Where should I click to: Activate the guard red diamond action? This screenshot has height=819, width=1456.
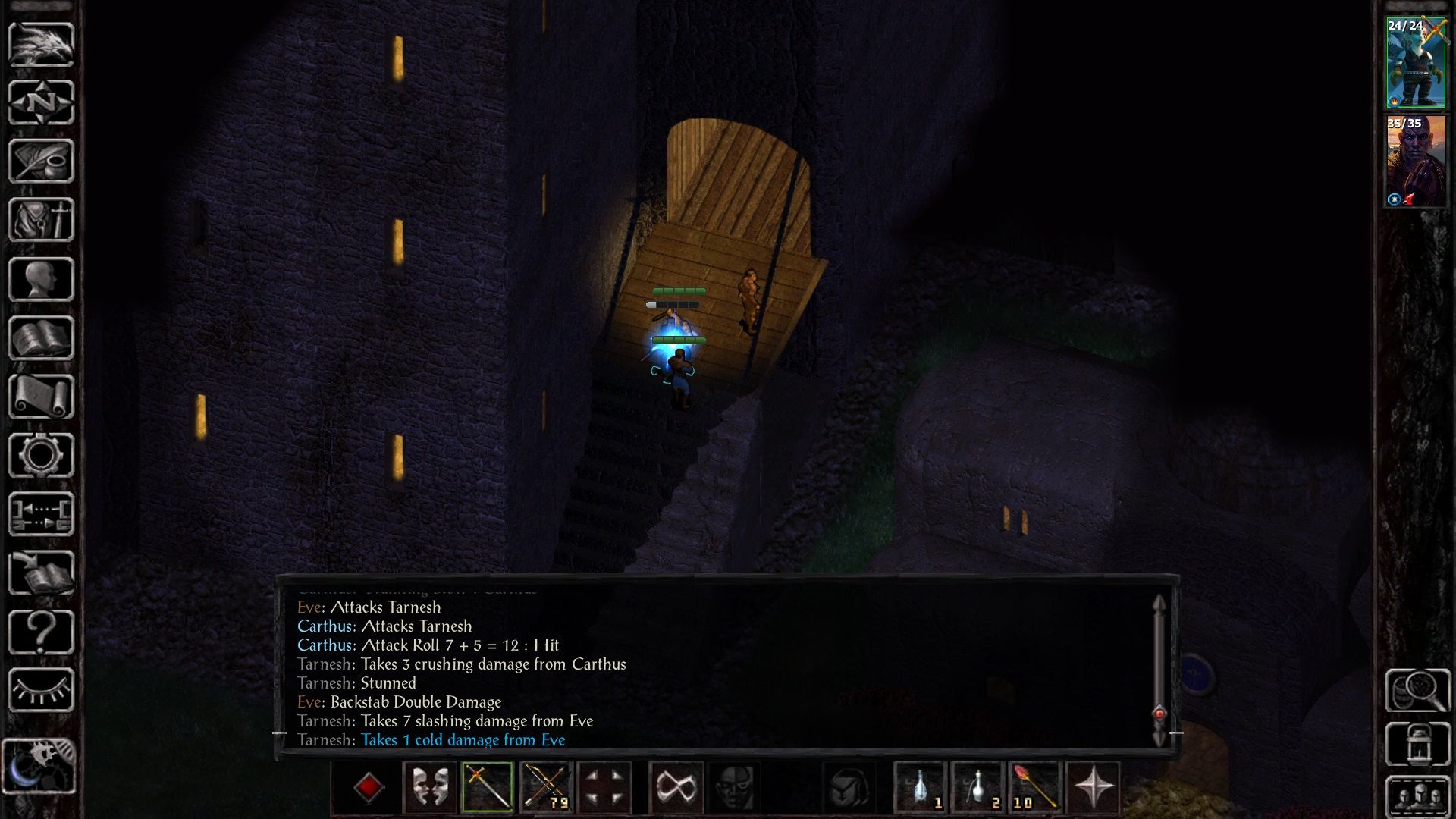pos(369,789)
